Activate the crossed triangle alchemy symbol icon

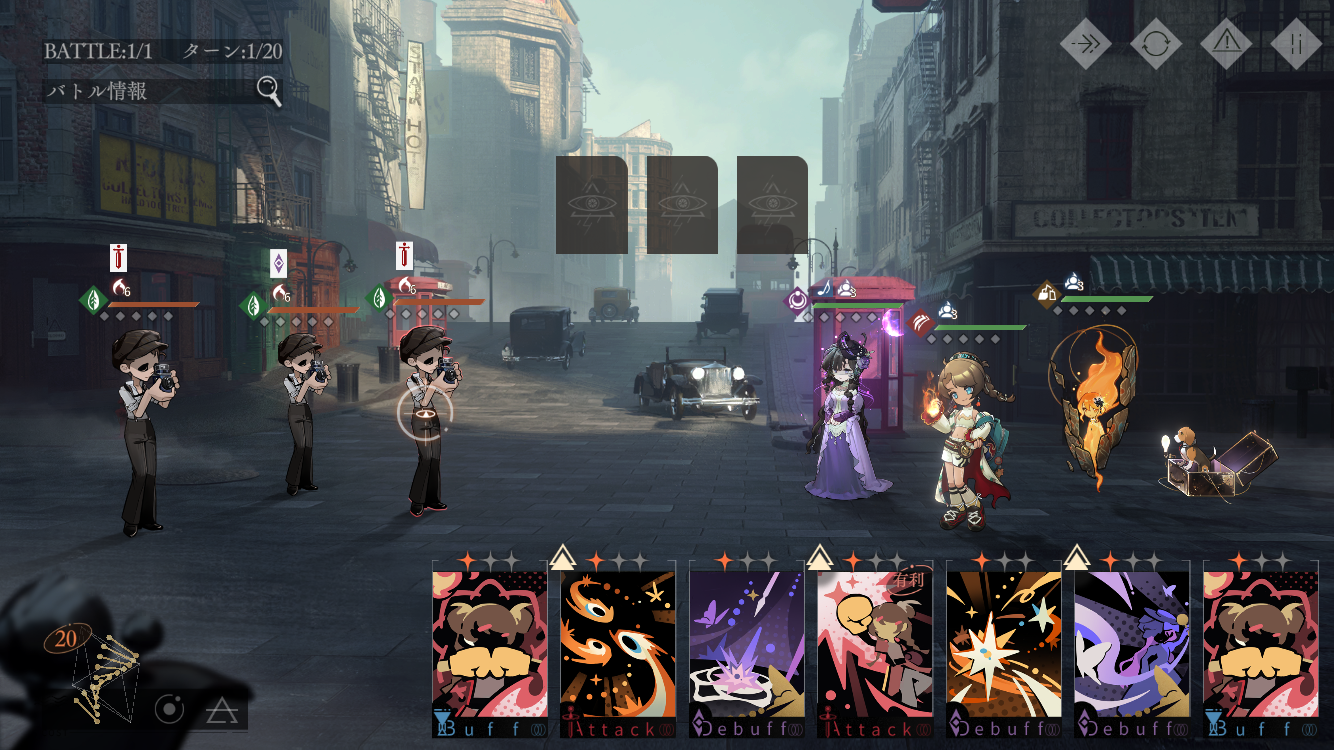click(220, 711)
